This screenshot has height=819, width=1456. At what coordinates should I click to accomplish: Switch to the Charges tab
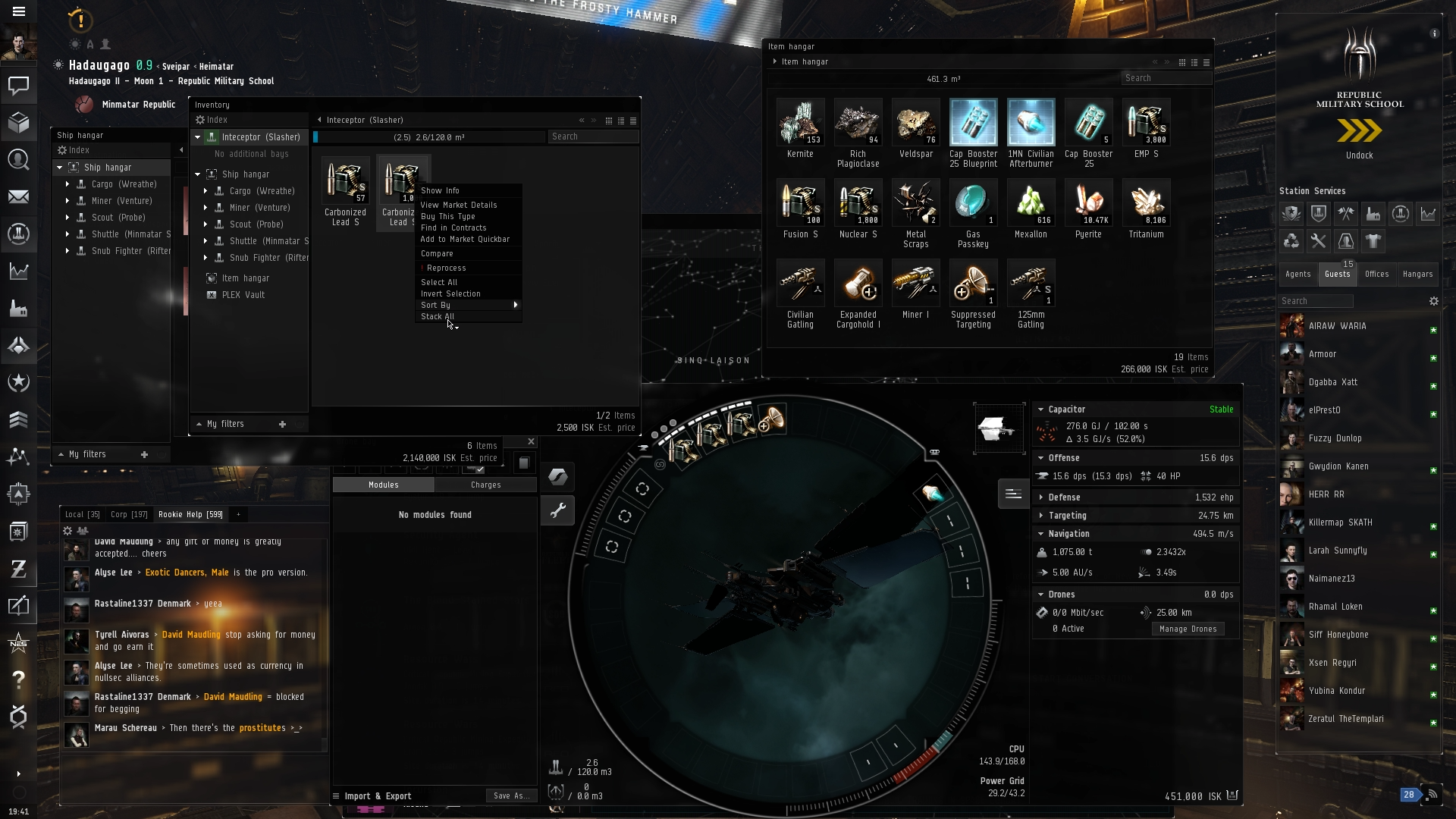click(x=485, y=485)
